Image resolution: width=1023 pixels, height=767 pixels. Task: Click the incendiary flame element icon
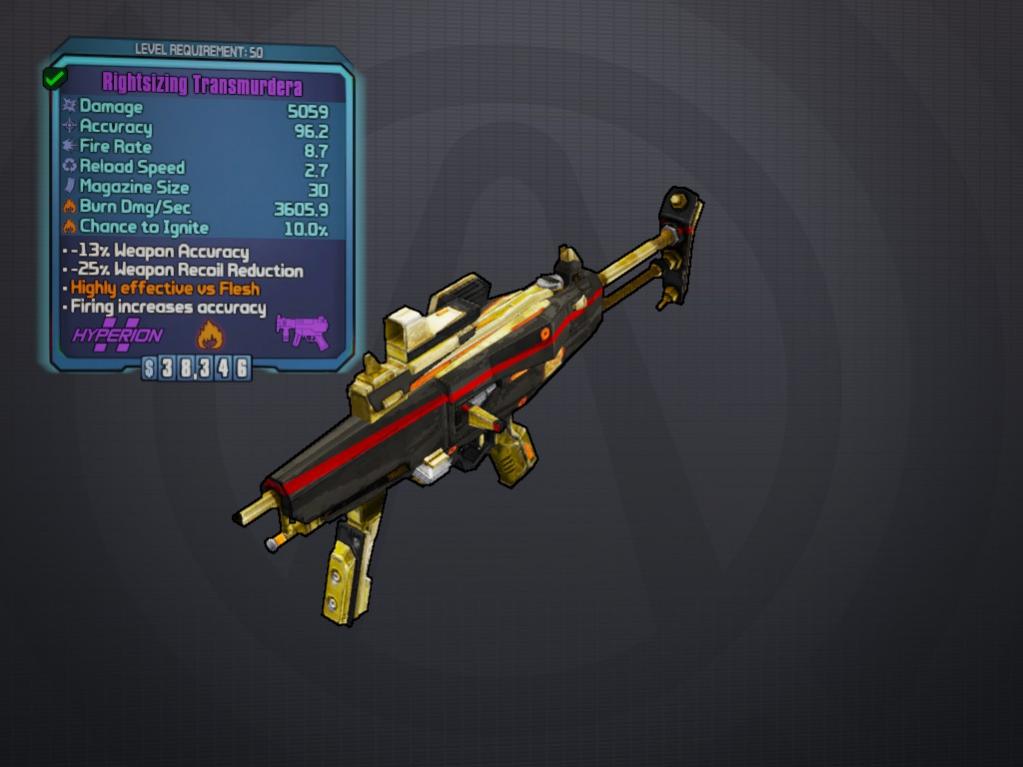point(209,334)
